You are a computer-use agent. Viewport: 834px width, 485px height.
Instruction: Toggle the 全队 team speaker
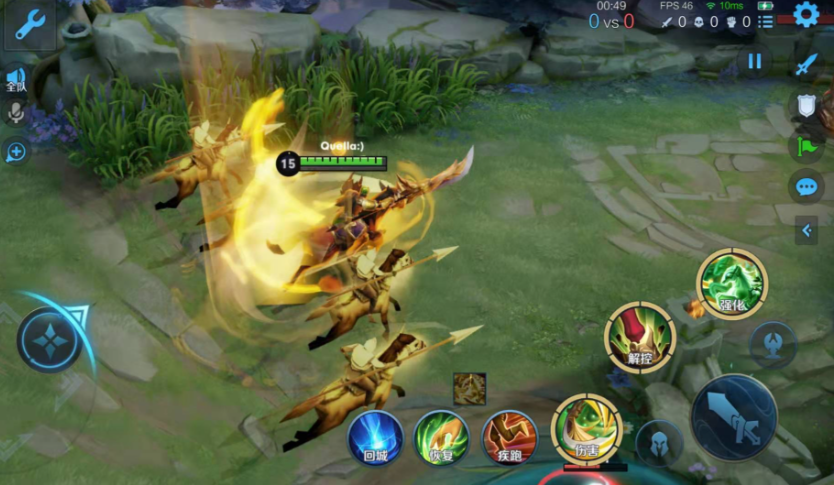coord(16,78)
